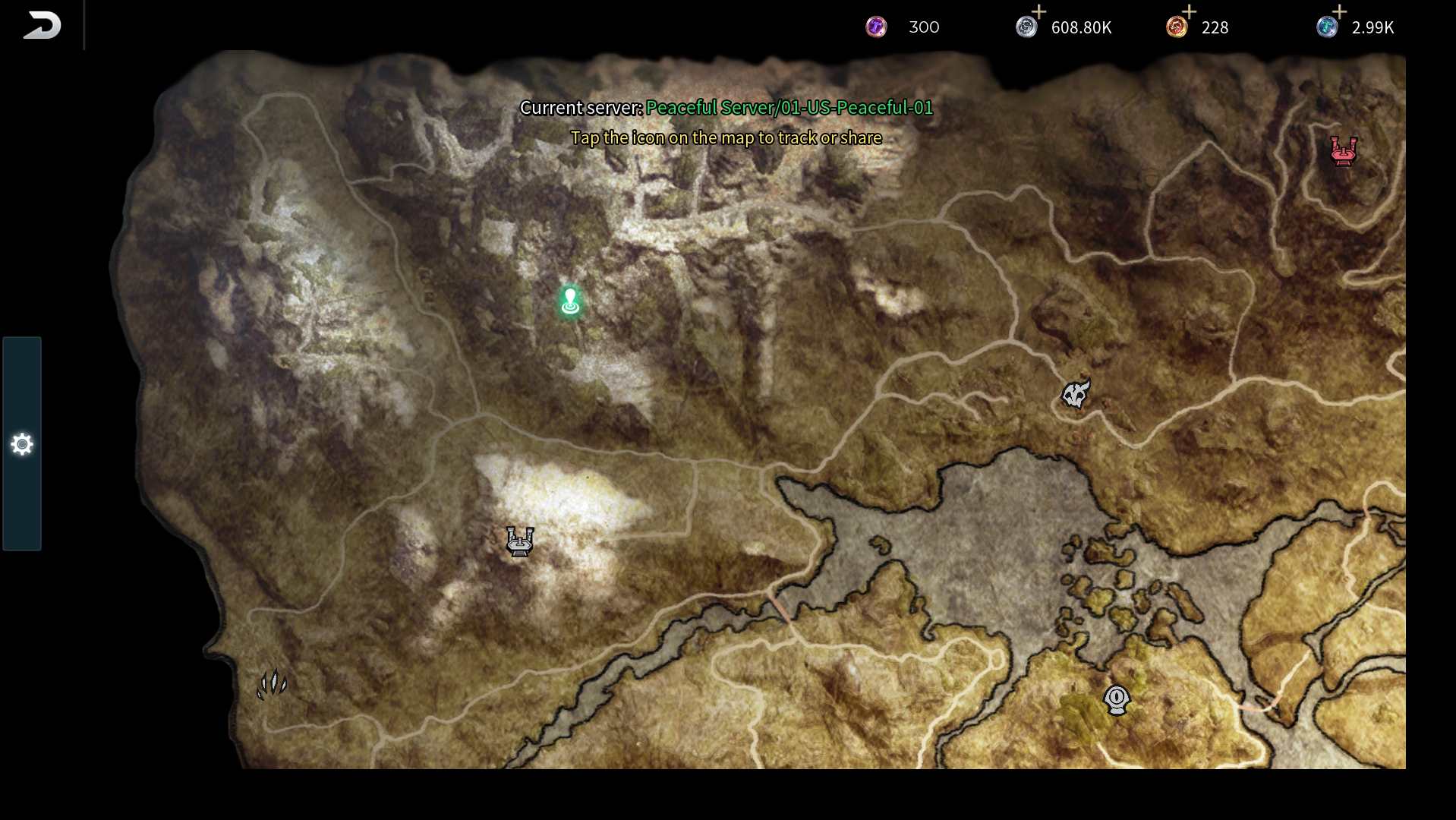This screenshot has height=820, width=1456.
Task: Click the gold coin currency icon
Action: 1178,27
